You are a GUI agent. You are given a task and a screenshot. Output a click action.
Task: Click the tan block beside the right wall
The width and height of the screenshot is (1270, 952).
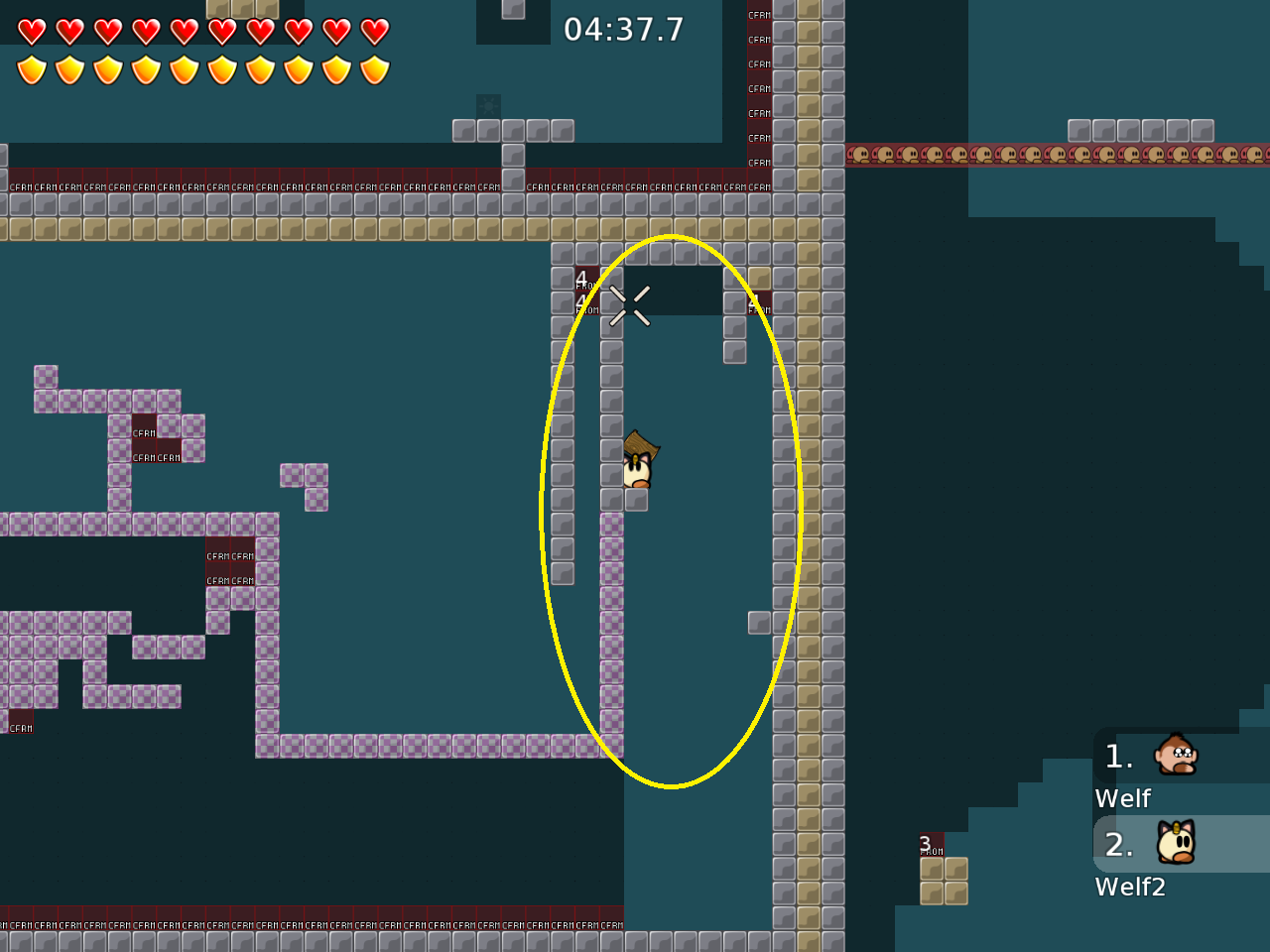pos(760,278)
